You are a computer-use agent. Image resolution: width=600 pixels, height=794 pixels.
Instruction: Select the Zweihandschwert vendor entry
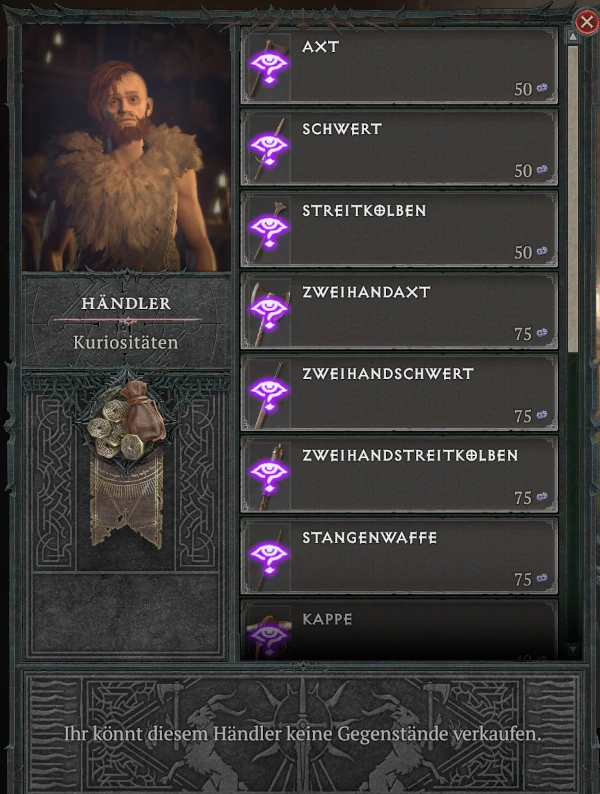click(399, 393)
